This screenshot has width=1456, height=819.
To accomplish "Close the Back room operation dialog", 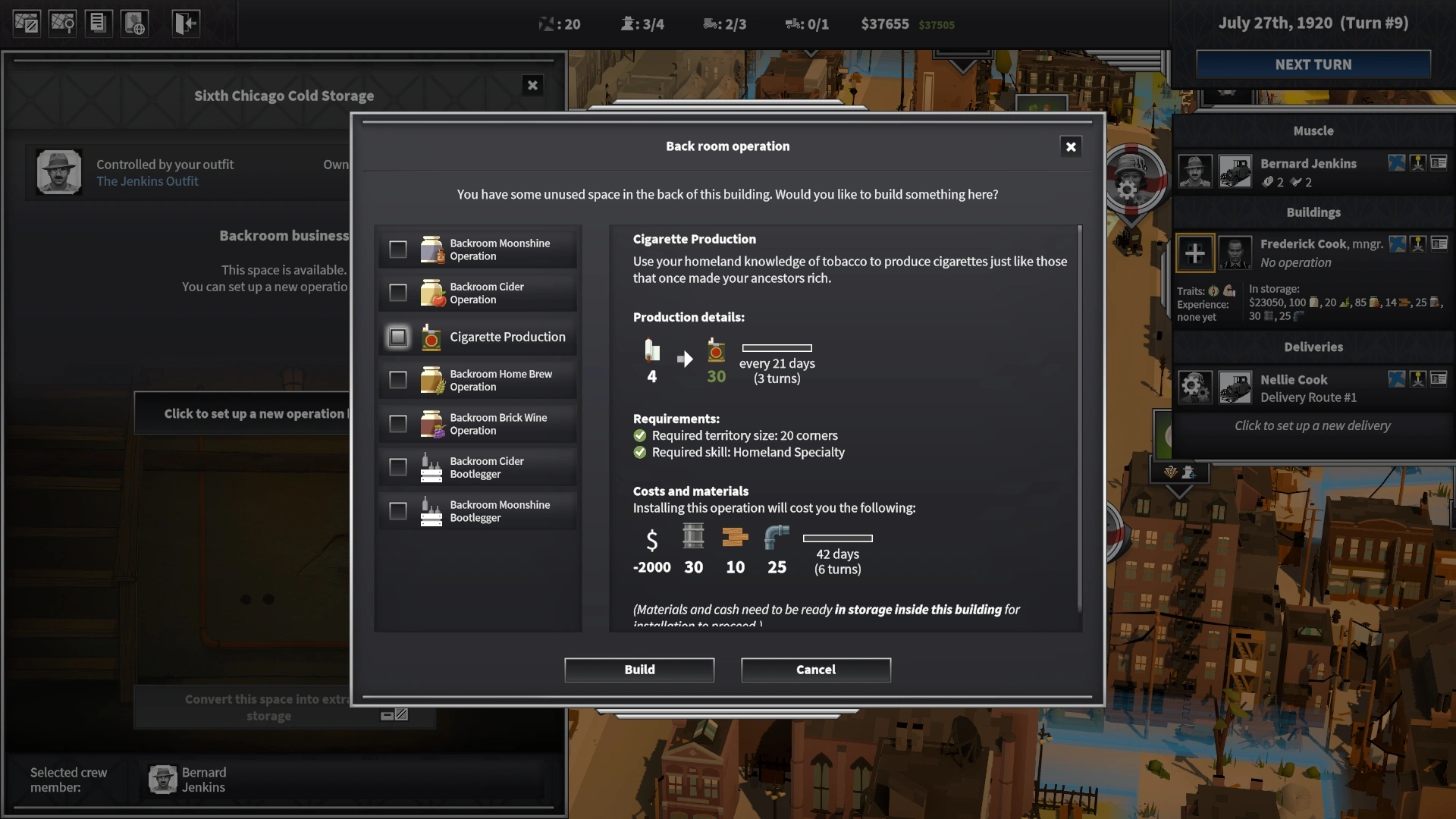I will pos(1070,147).
